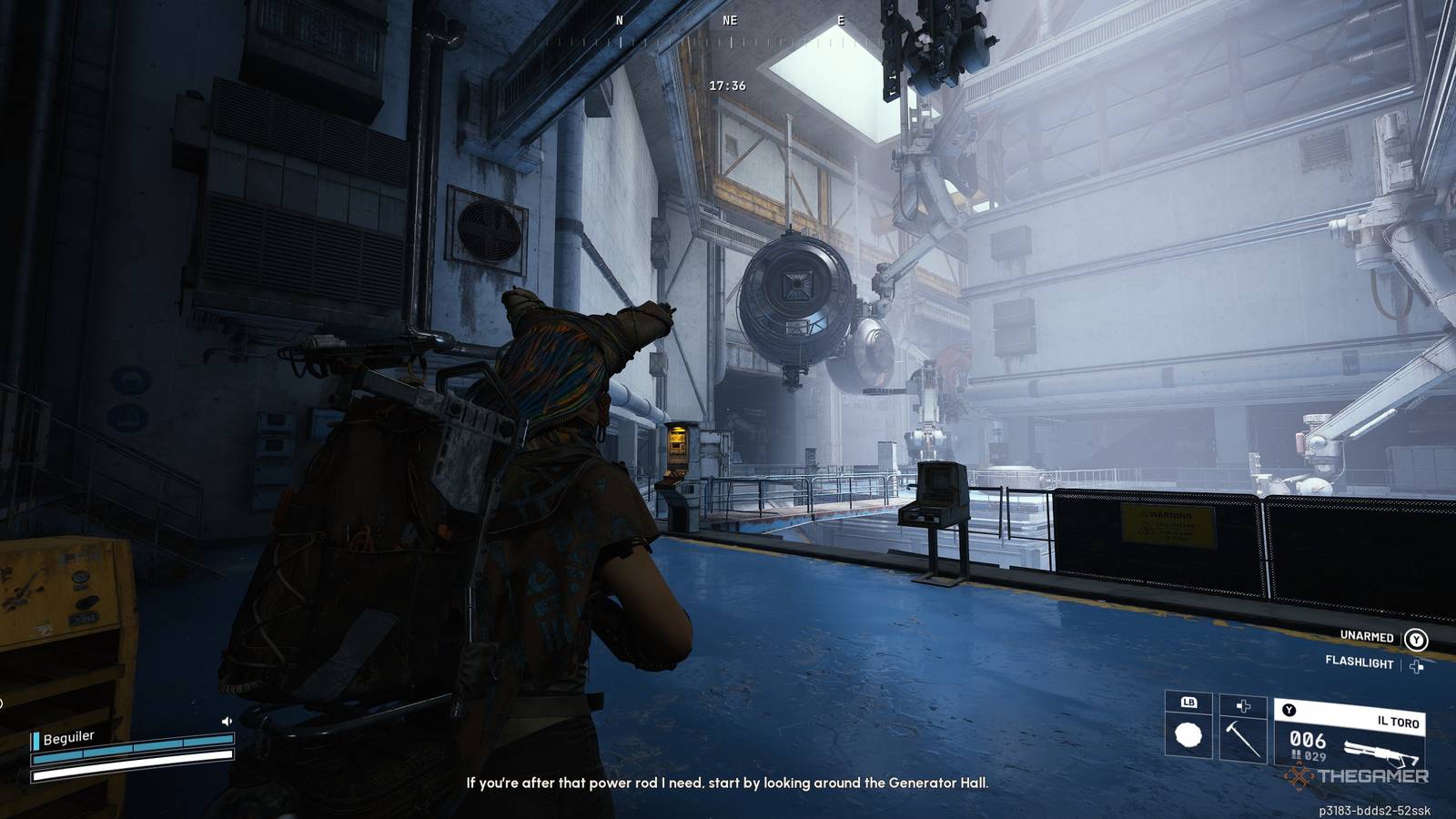Click the Y button icon beside UNARMED
The height and width of the screenshot is (819, 1456).
pyautogui.click(x=1416, y=639)
